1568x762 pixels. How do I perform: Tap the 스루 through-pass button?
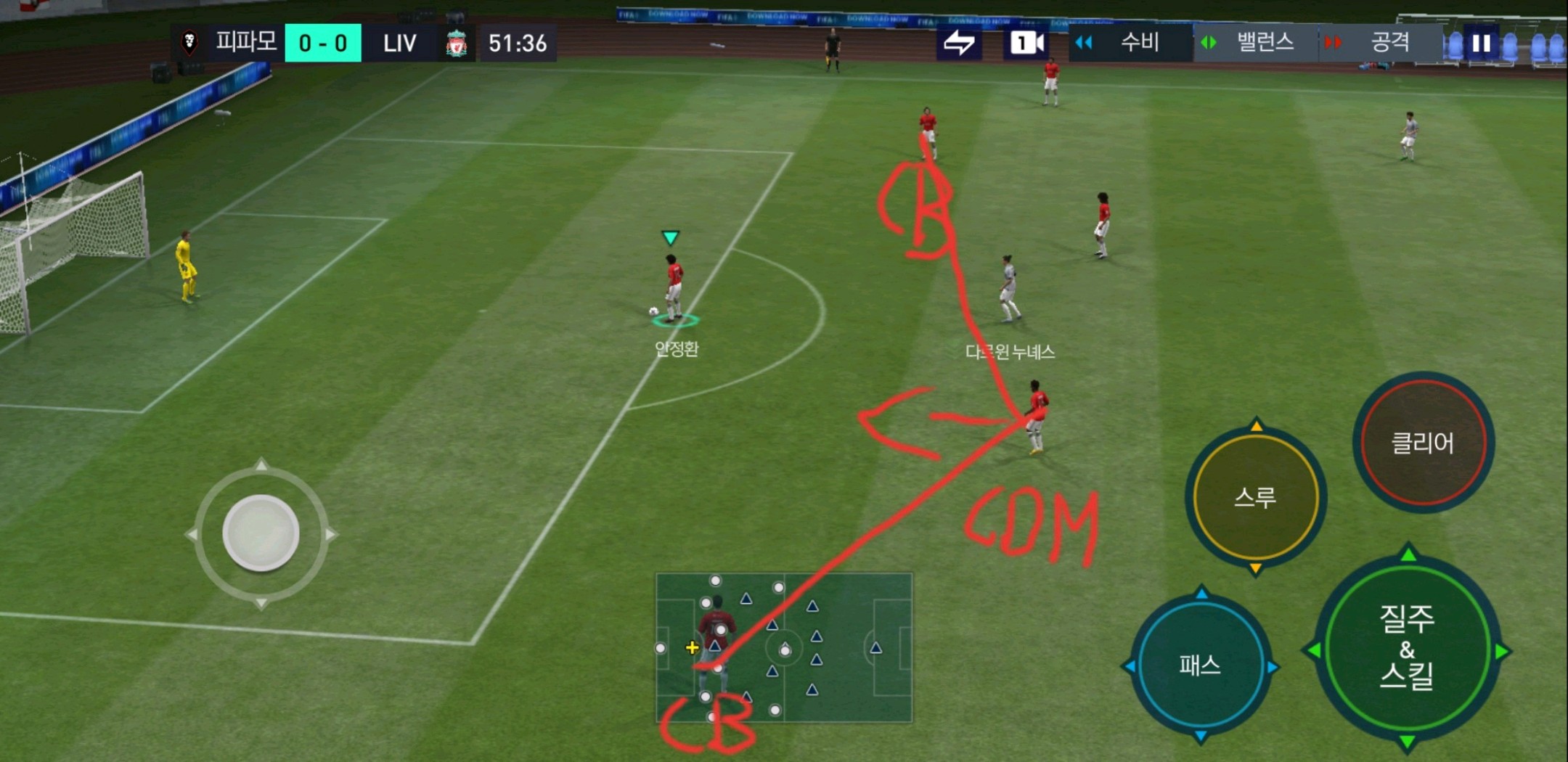pyautogui.click(x=1256, y=497)
